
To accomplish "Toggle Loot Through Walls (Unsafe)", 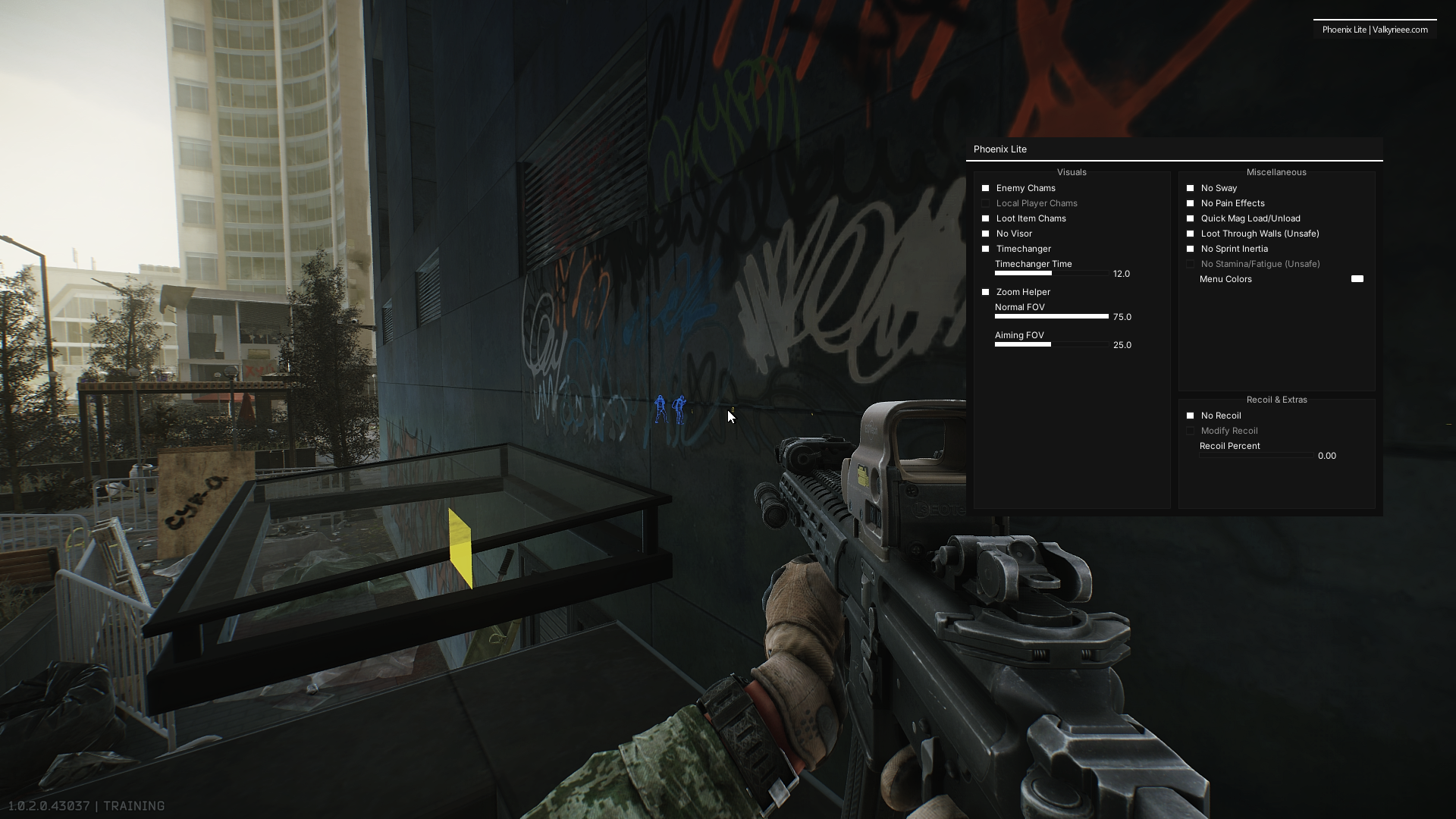I will 1191,234.
